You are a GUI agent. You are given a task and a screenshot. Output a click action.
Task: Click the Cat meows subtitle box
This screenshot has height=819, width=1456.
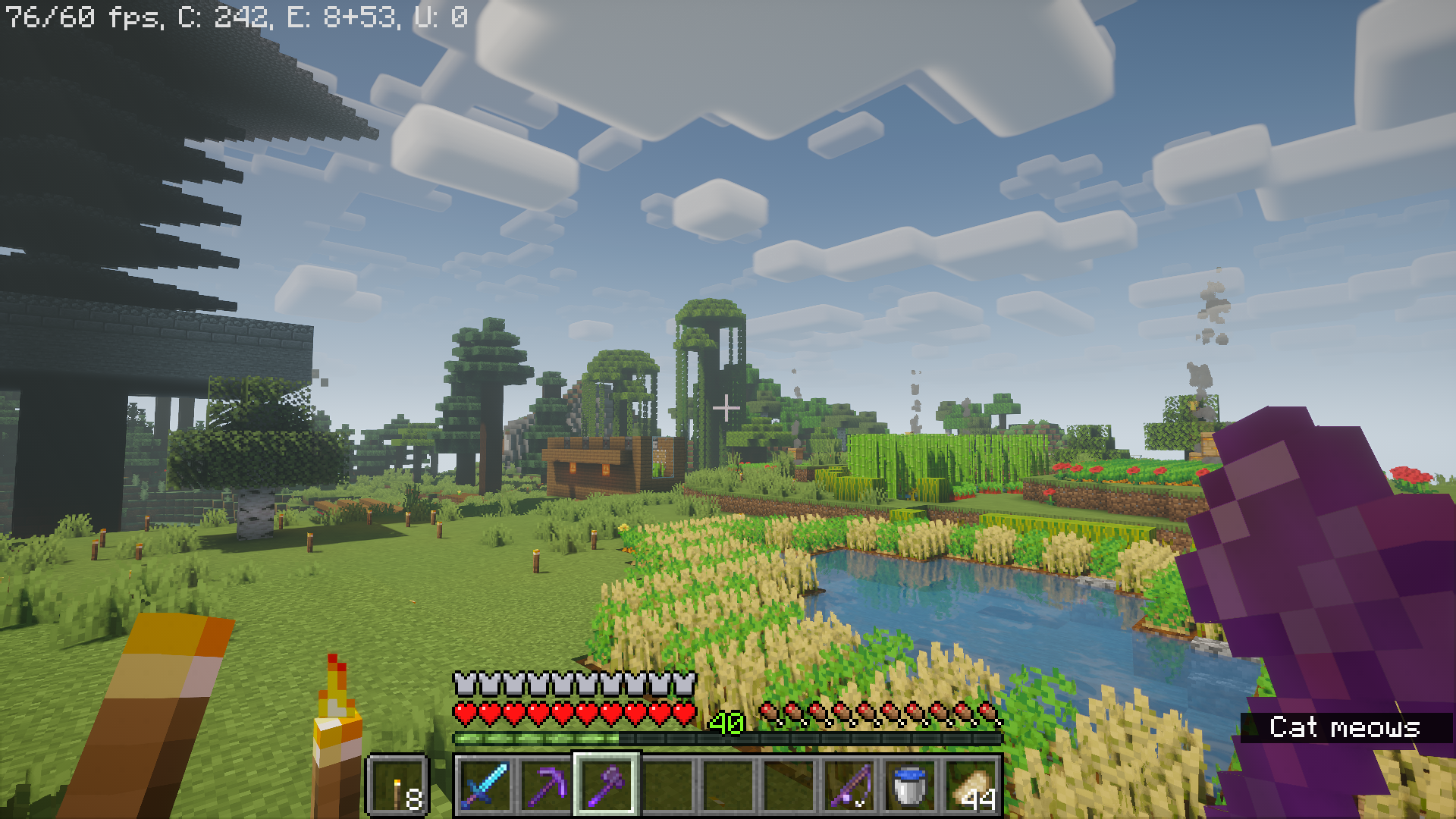point(1346,726)
